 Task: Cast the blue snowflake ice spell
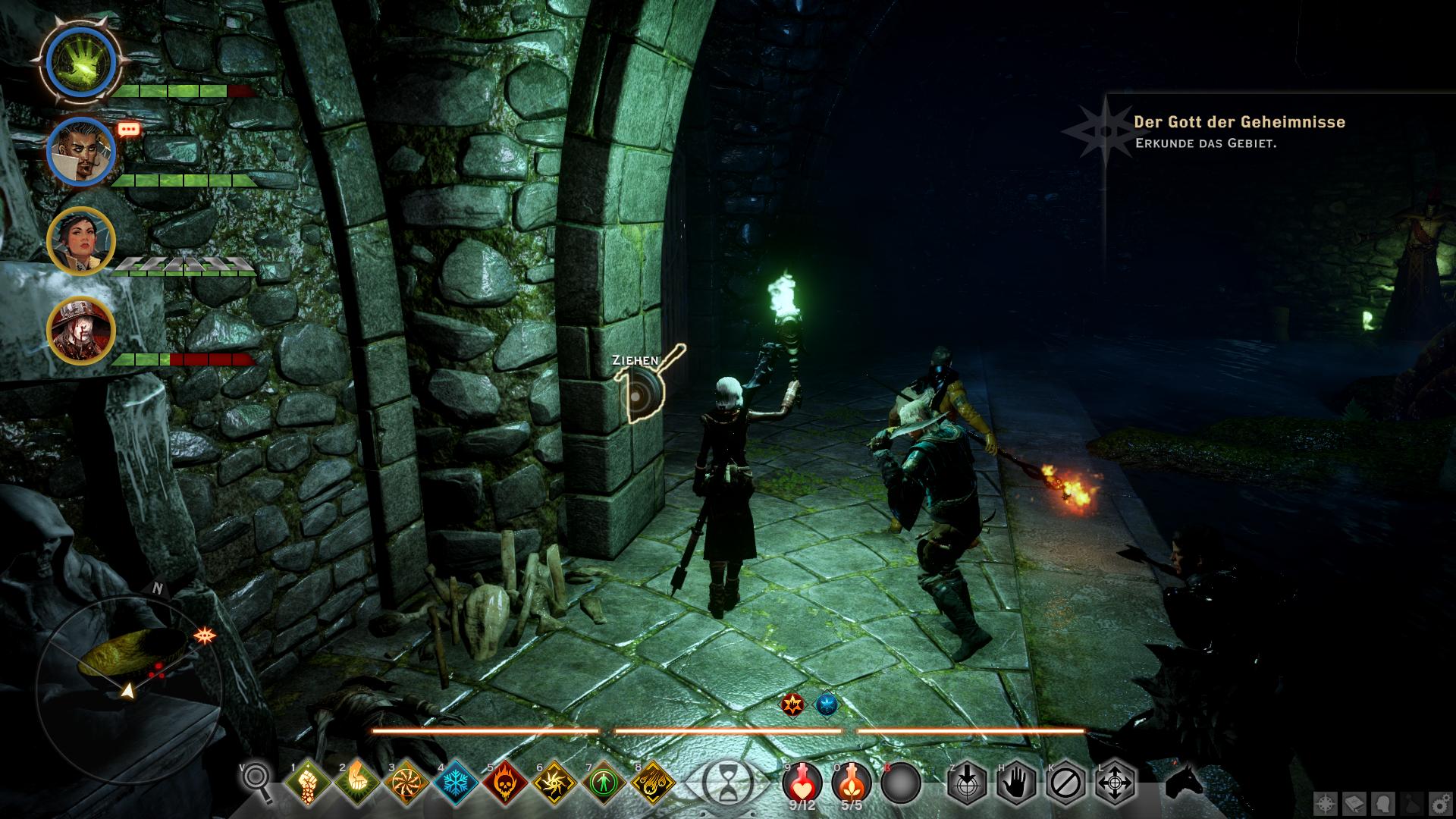coord(457,782)
